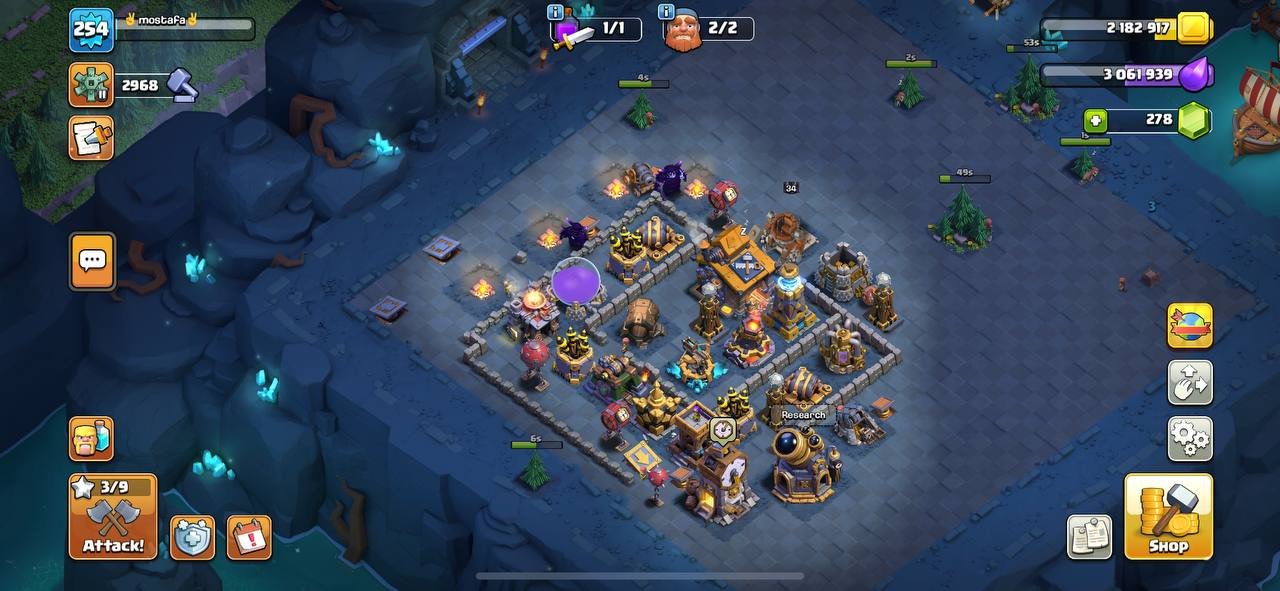Open the gear-shaped clan badge button

pos(91,85)
